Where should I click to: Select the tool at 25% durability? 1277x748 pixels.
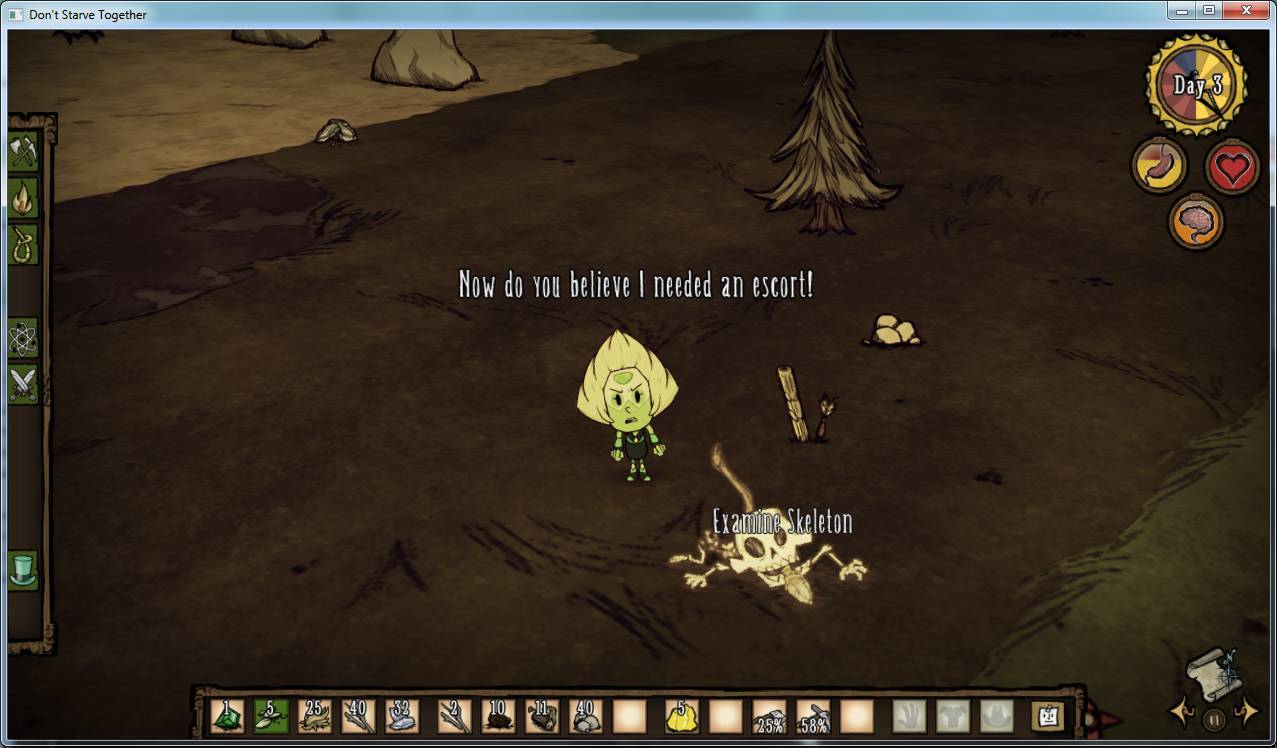point(769,716)
